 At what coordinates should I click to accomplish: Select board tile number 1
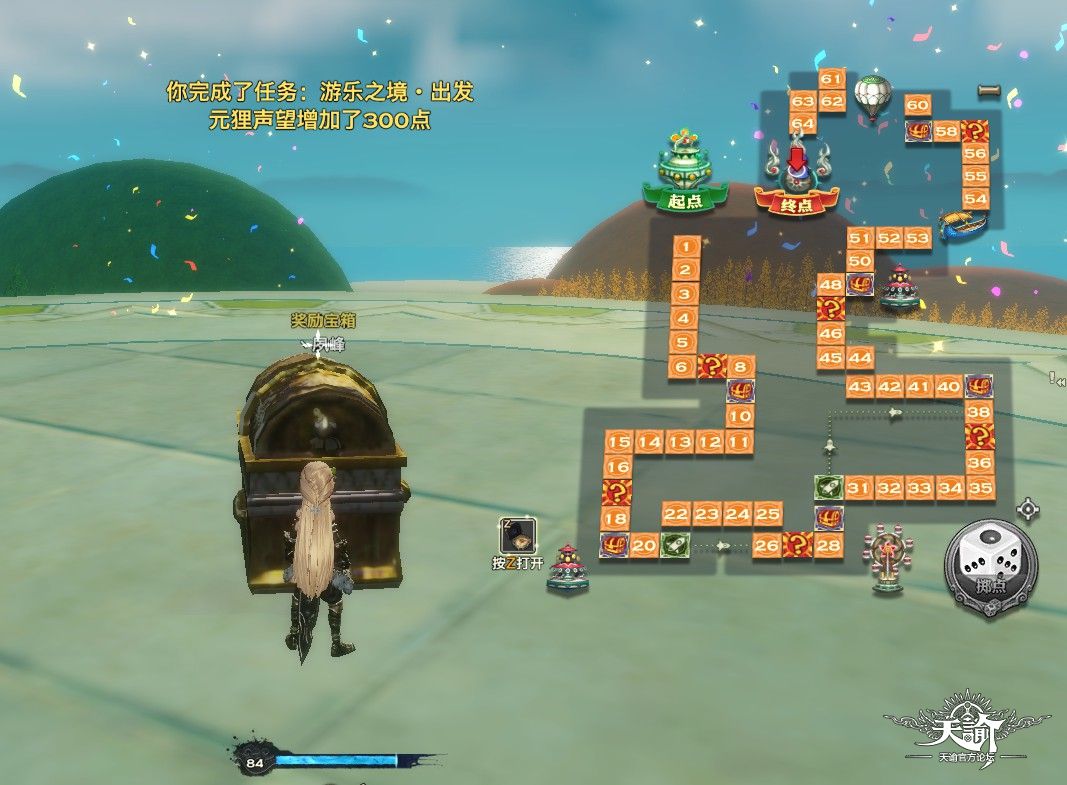coord(685,246)
